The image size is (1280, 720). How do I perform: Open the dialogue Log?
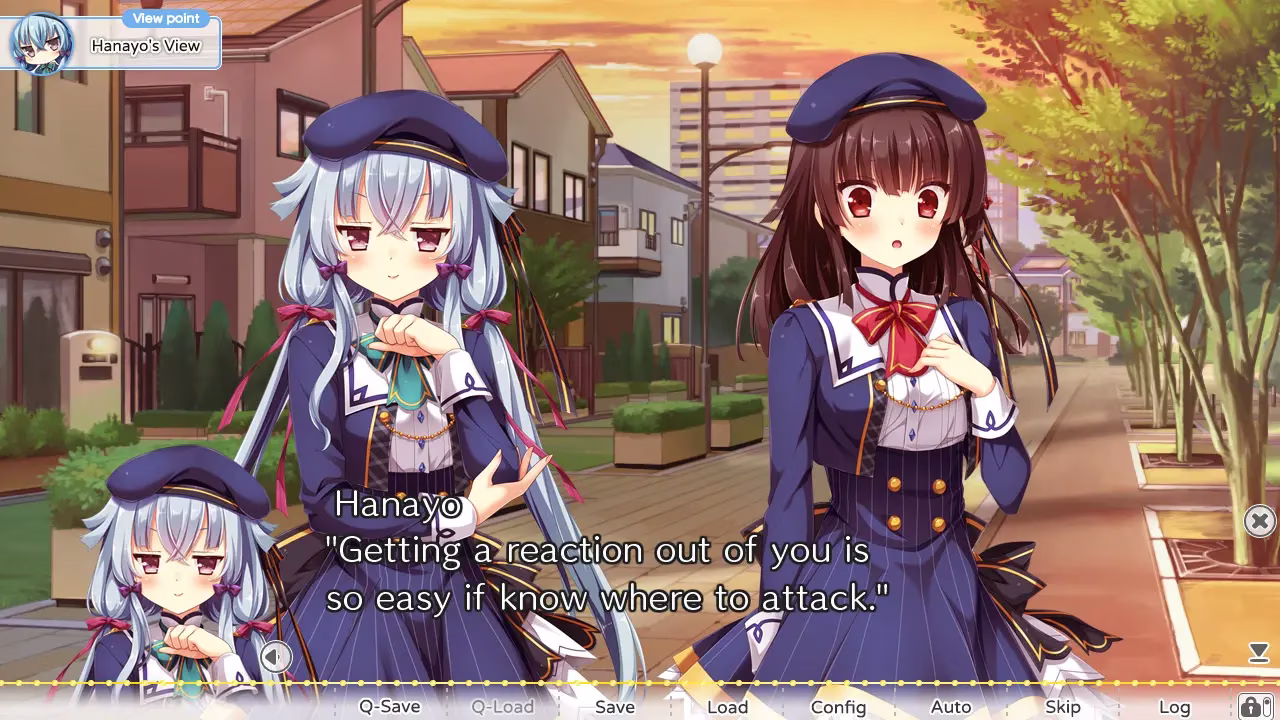click(x=1174, y=706)
